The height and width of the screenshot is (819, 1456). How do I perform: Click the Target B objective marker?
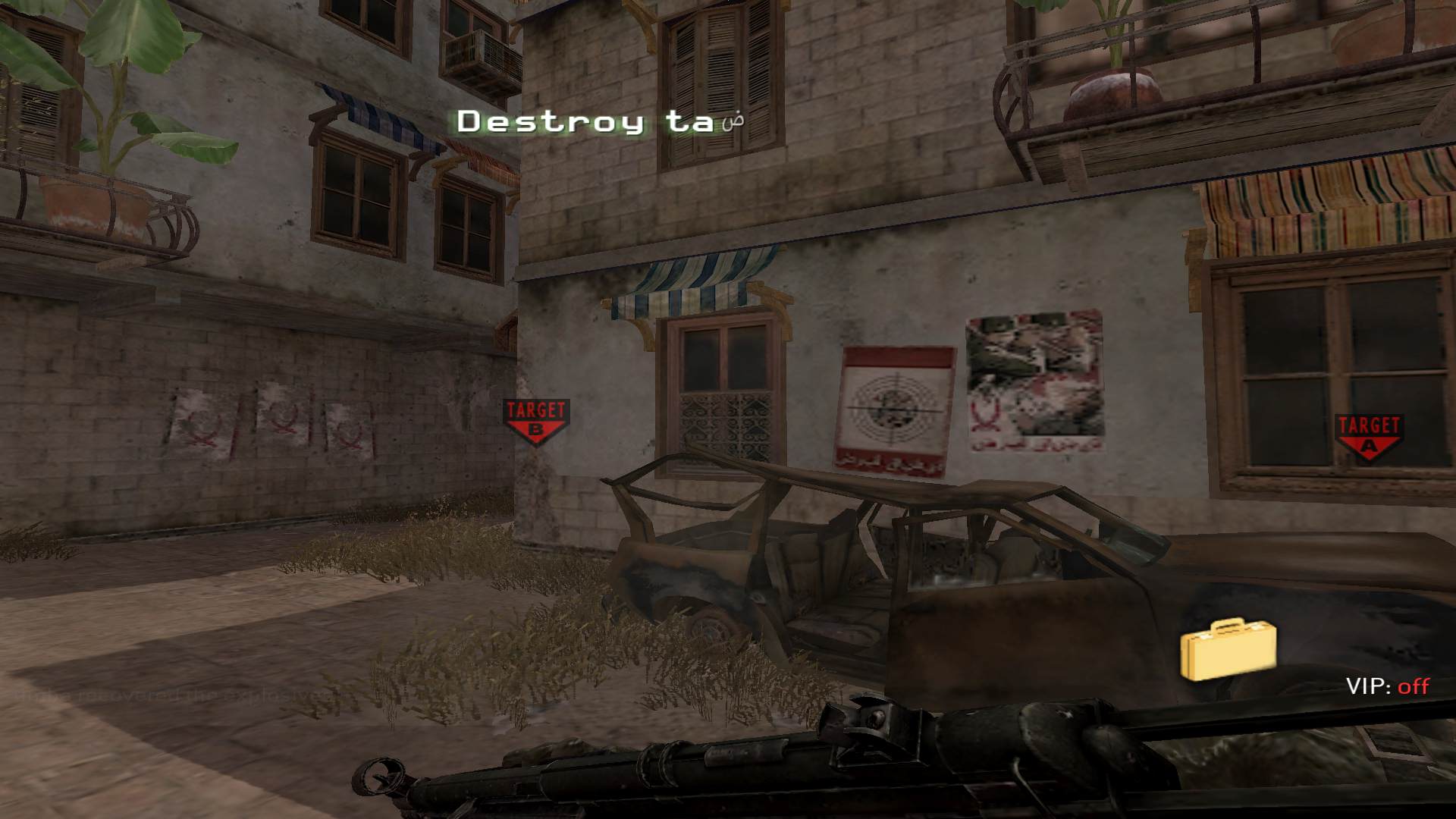[536, 421]
